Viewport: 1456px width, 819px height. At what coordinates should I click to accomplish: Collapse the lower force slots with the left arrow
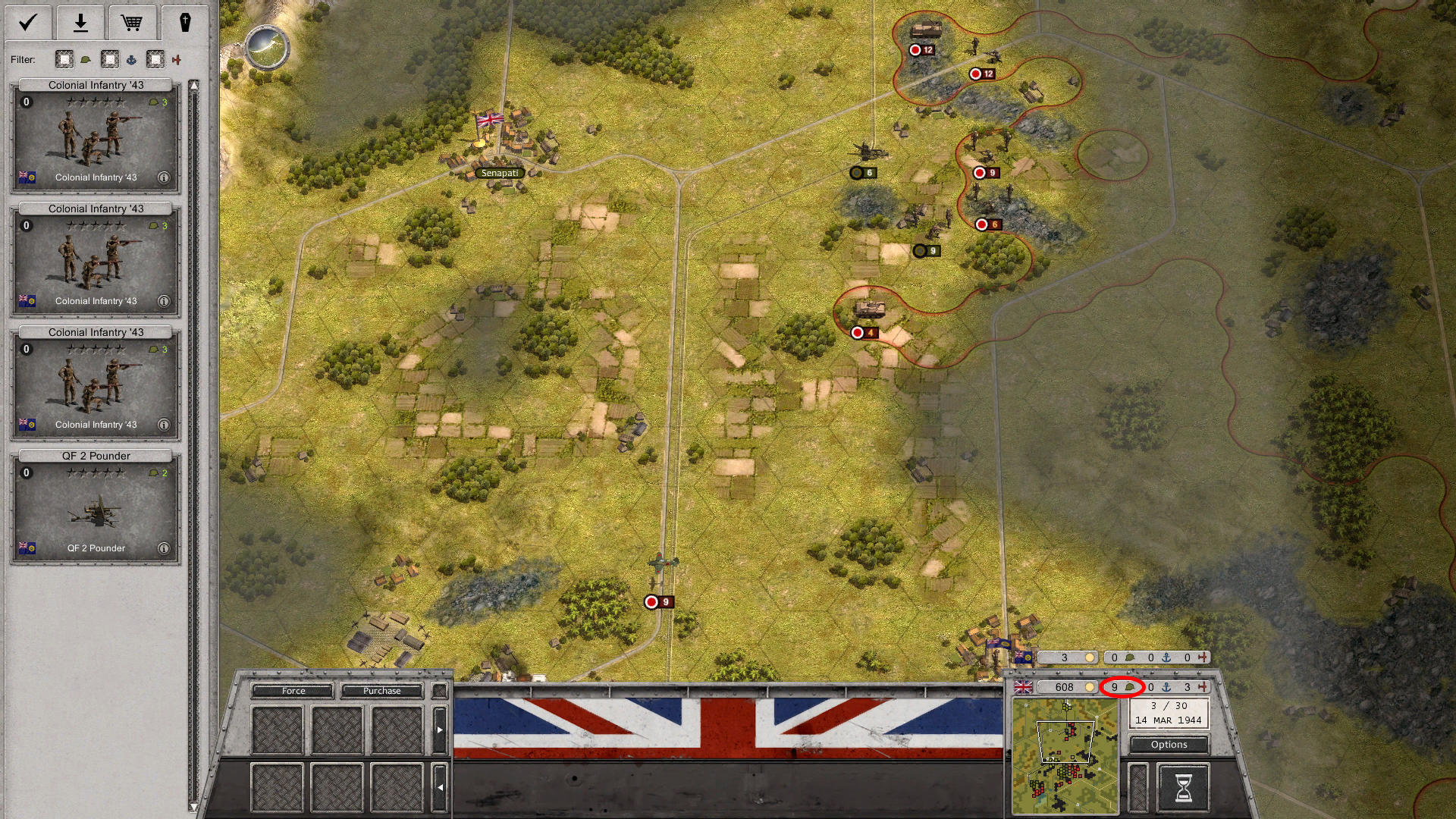click(x=441, y=787)
